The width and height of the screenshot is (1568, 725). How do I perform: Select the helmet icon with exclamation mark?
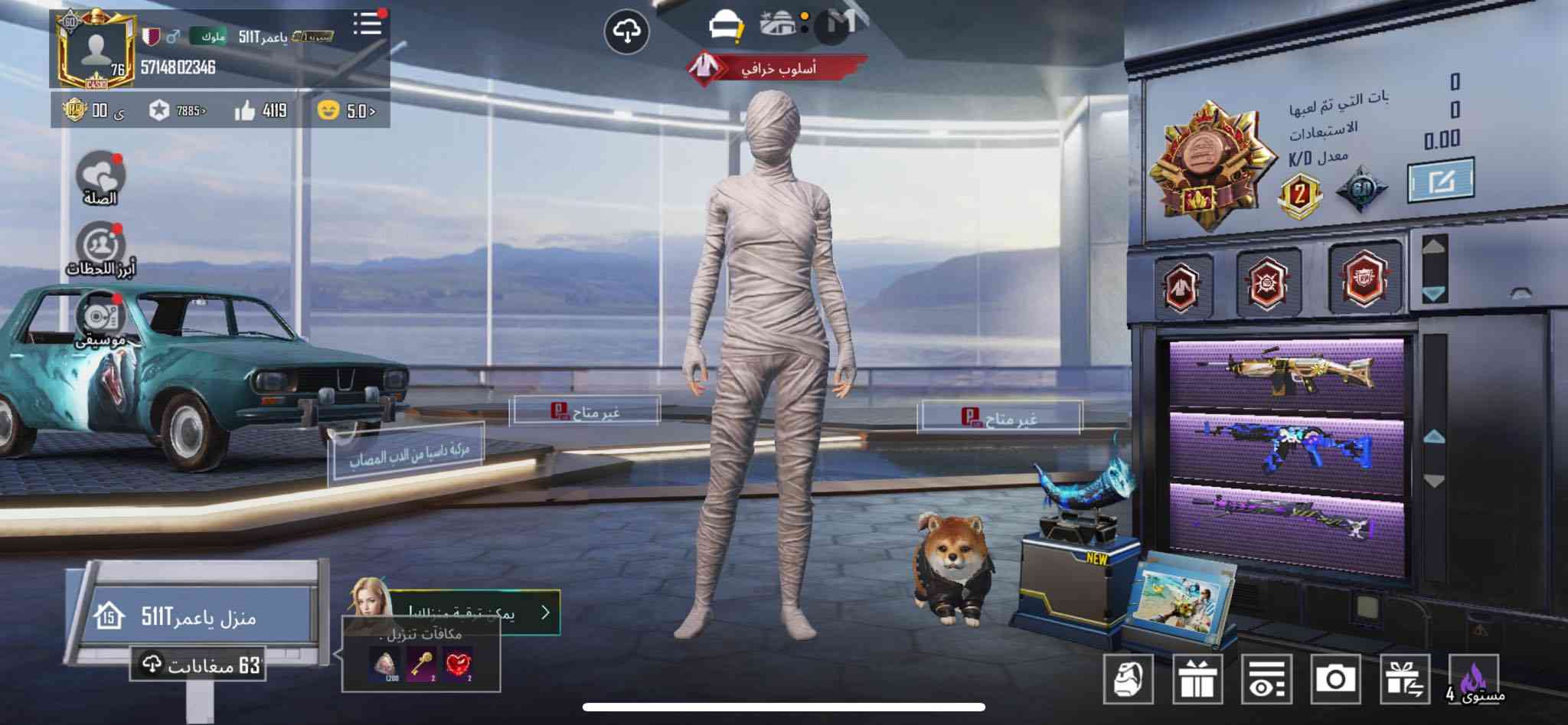[724, 28]
